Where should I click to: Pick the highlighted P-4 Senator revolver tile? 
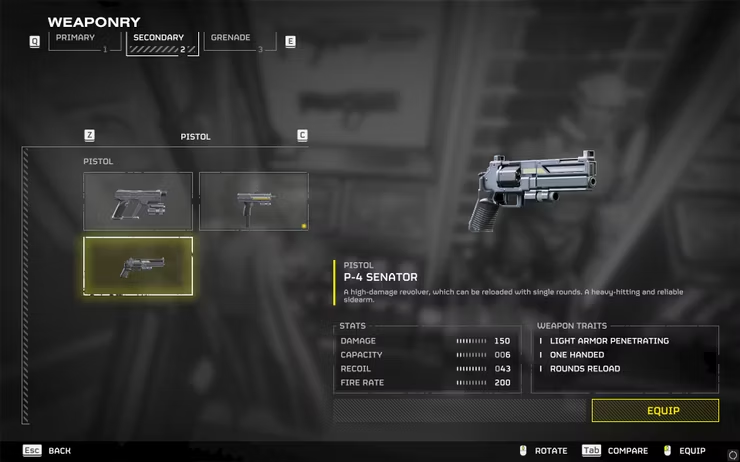click(138, 265)
